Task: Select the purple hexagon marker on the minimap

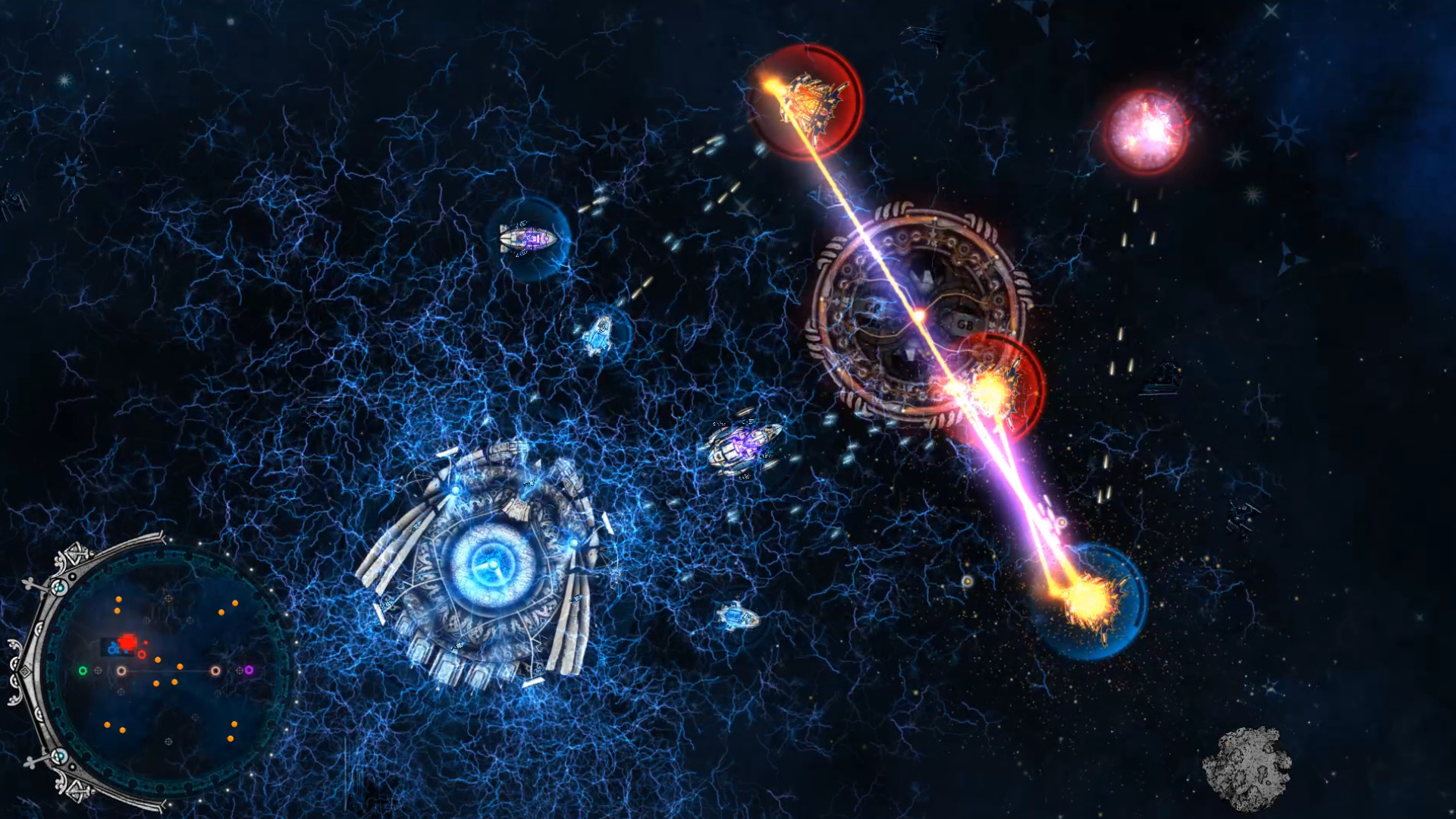Action: click(249, 670)
